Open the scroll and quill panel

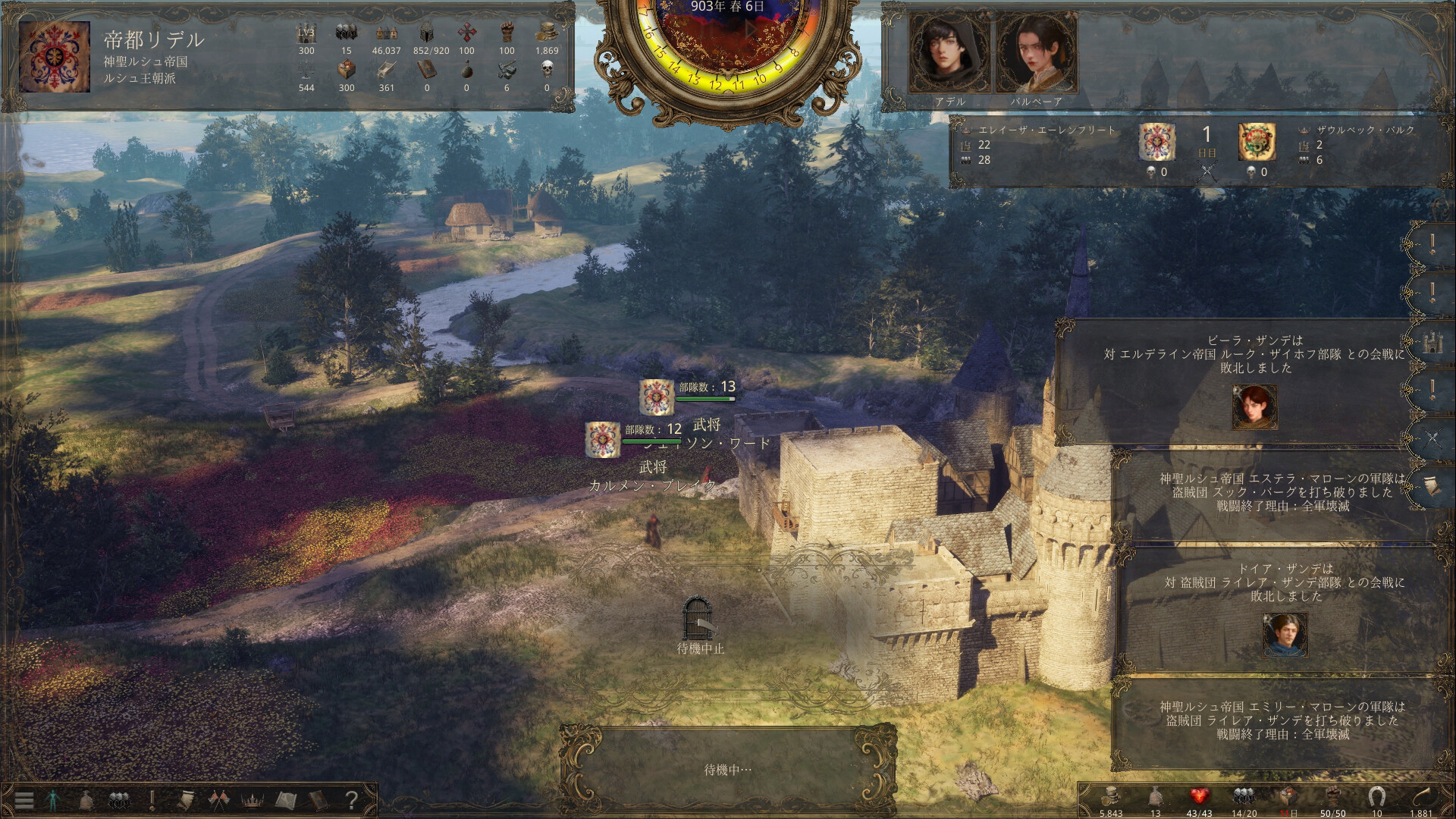coord(184,800)
